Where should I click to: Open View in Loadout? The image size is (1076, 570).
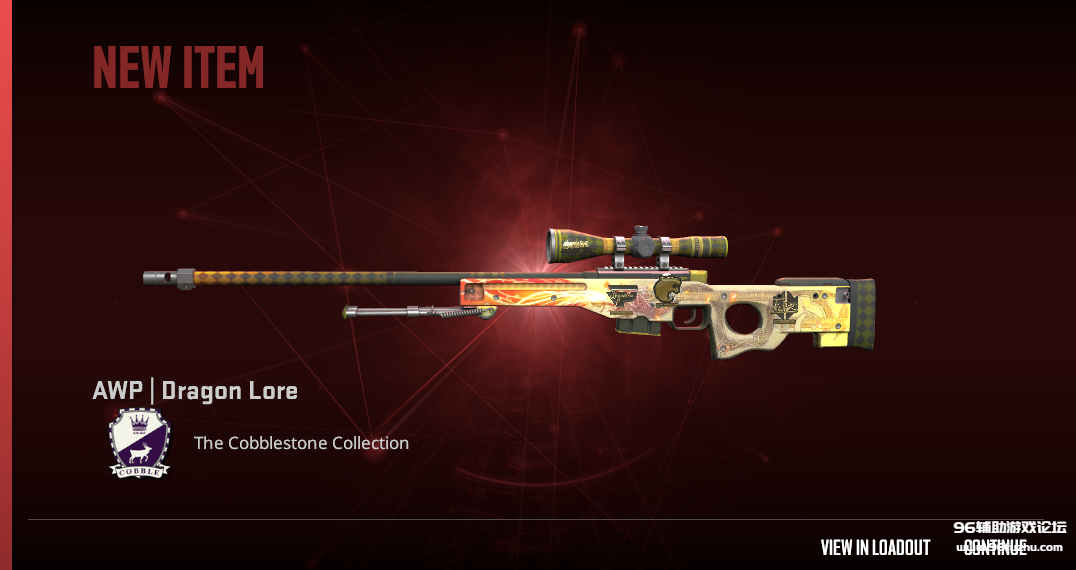pyautogui.click(x=875, y=547)
